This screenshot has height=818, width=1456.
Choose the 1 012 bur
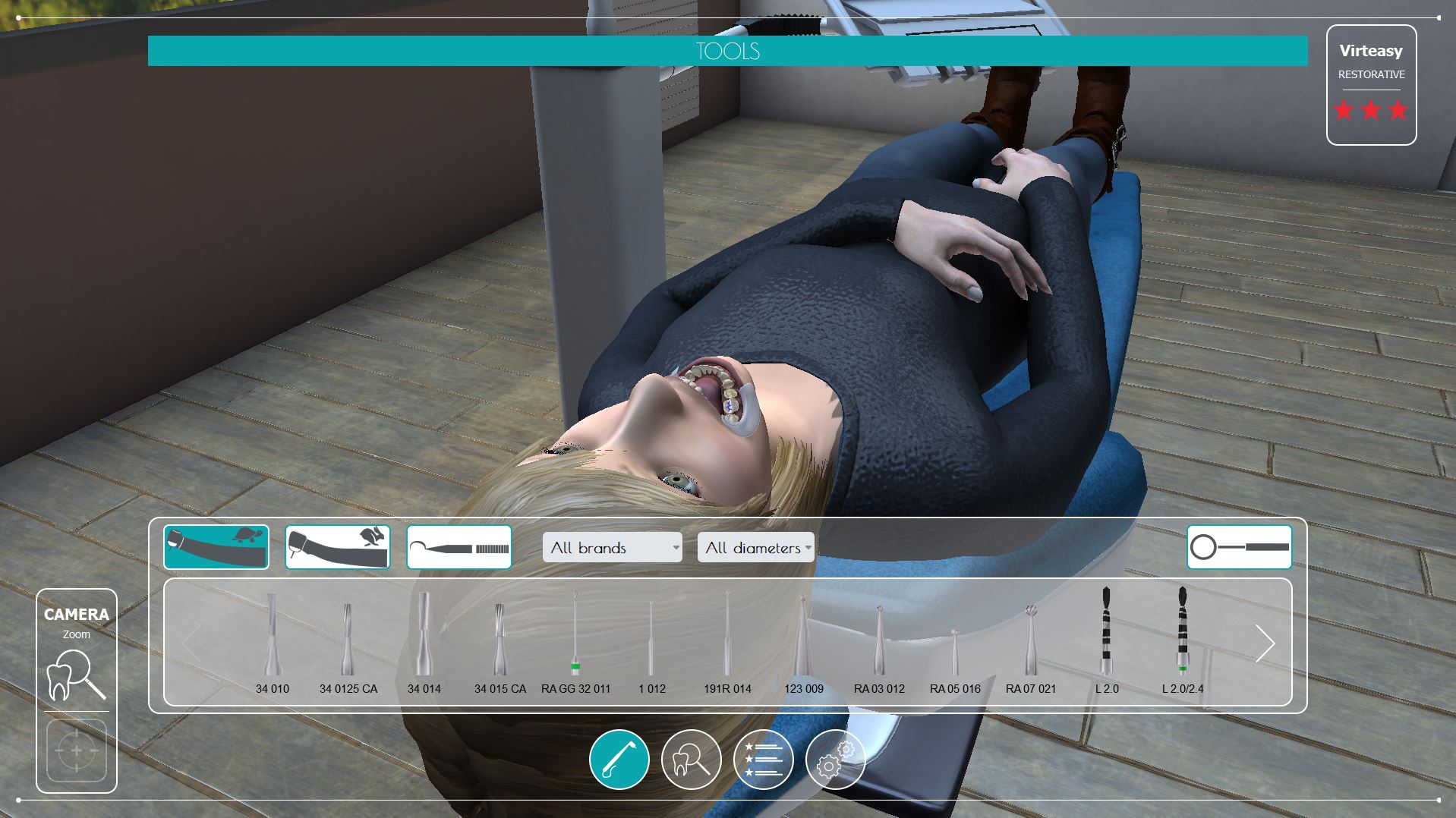click(x=651, y=641)
